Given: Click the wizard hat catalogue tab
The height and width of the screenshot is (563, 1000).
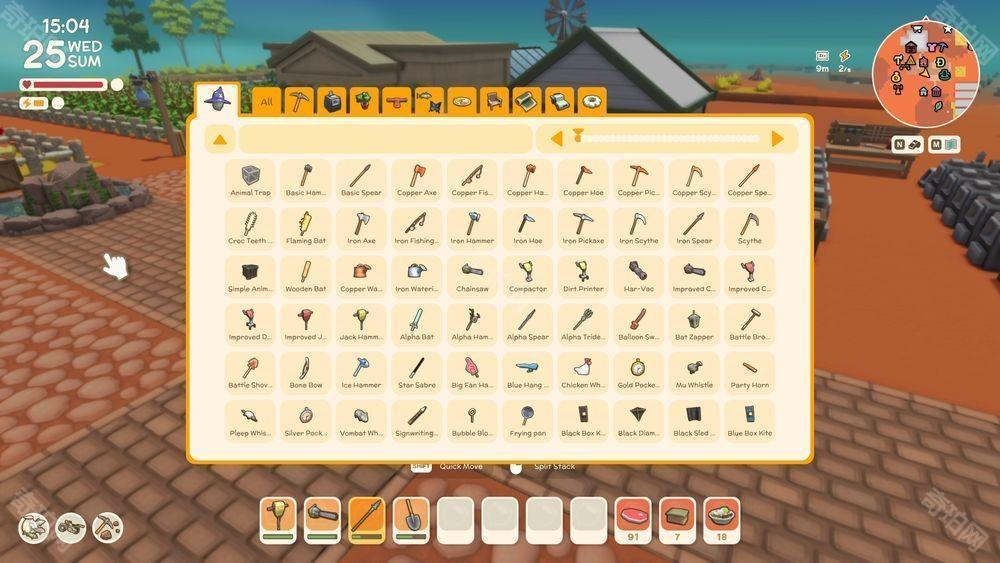Looking at the screenshot, I should pos(217,99).
